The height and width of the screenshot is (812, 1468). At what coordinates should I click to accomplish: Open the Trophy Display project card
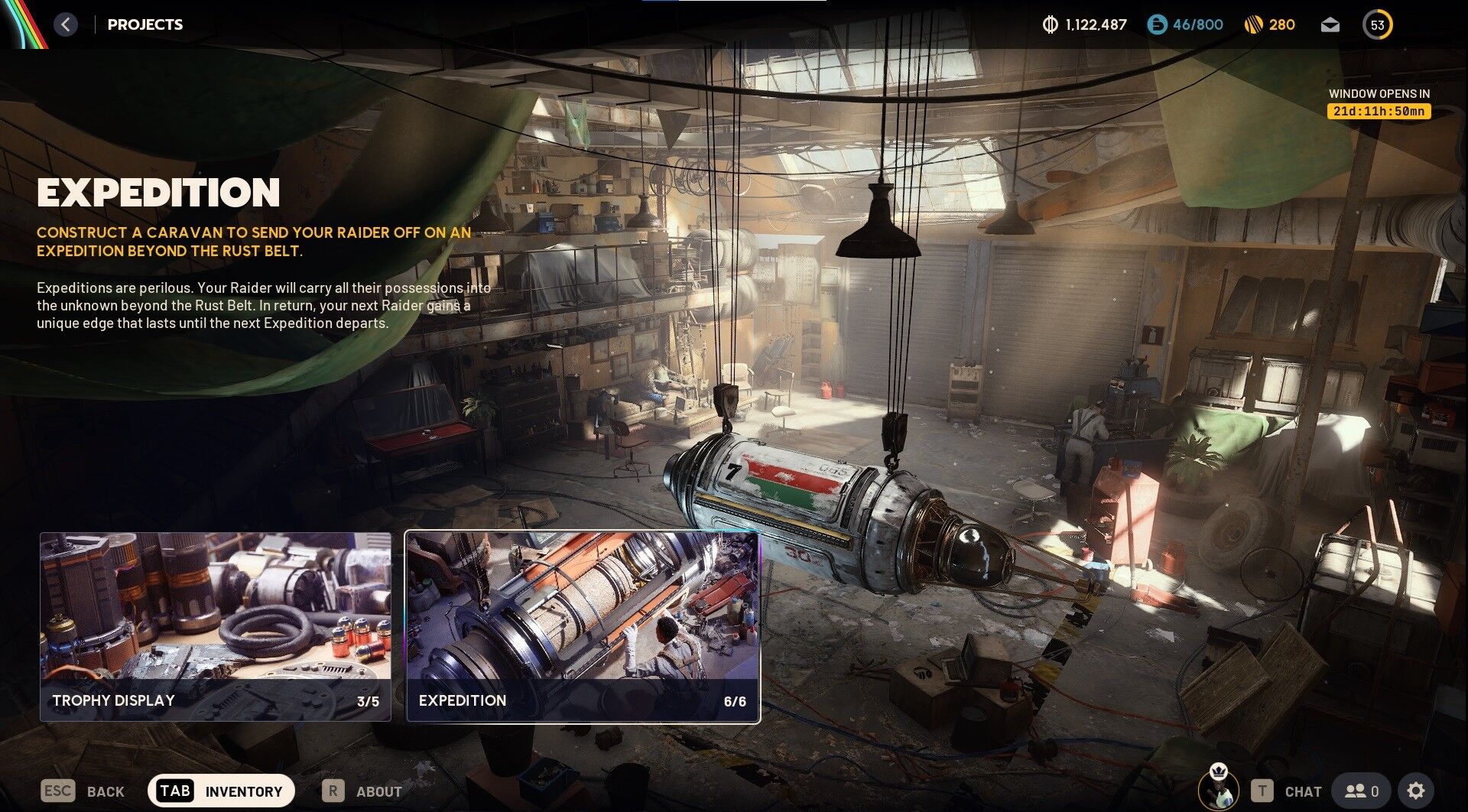tap(215, 626)
